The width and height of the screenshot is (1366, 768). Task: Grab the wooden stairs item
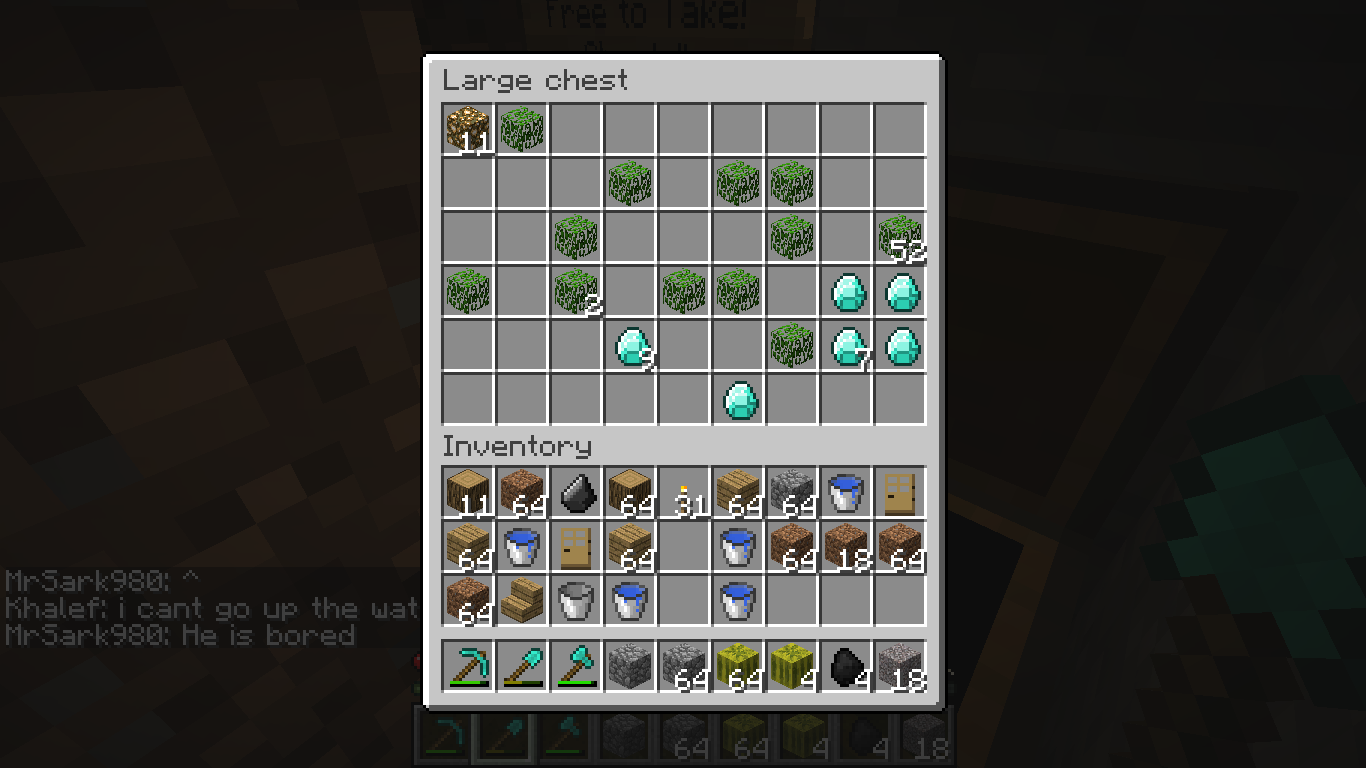click(521, 600)
